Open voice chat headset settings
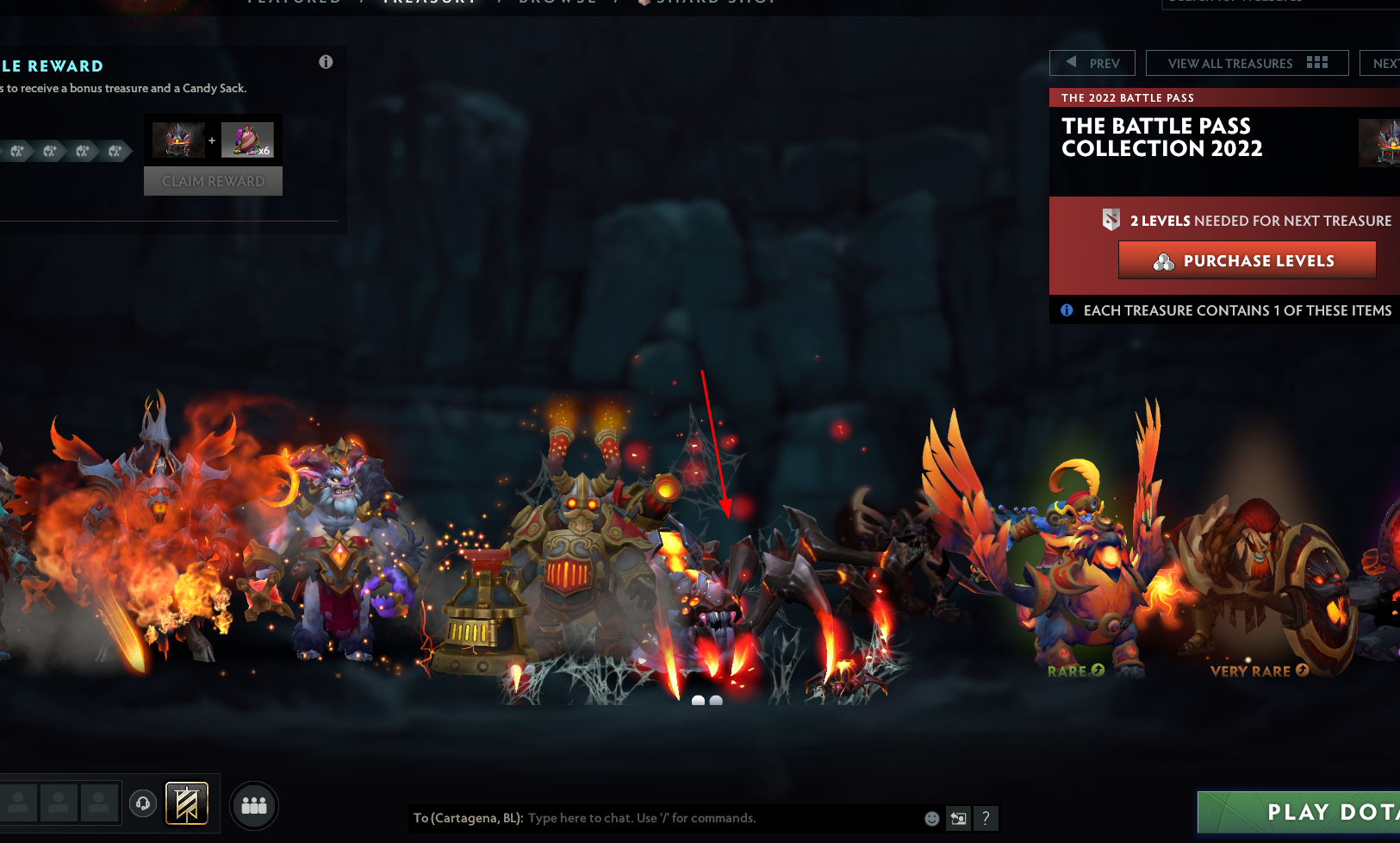Image resolution: width=1400 pixels, height=843 pixels. point(142,802)
